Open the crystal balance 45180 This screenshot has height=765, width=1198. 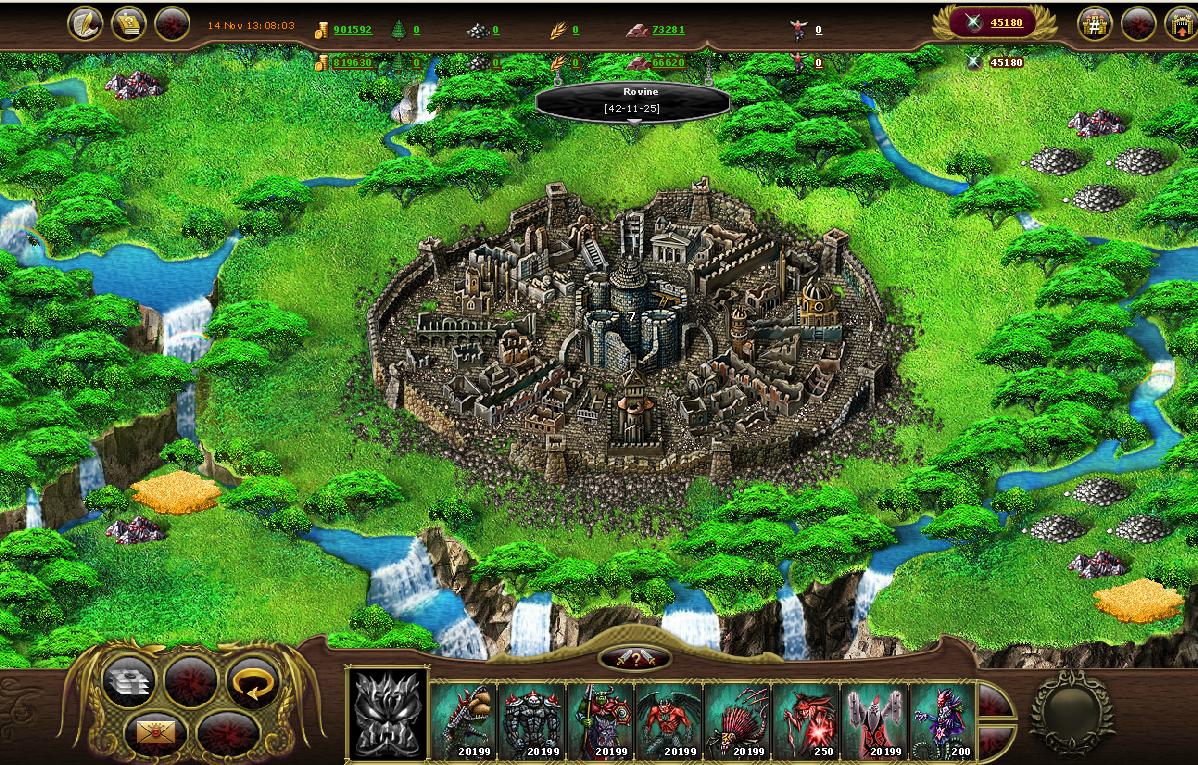[x=1005, y=22]
